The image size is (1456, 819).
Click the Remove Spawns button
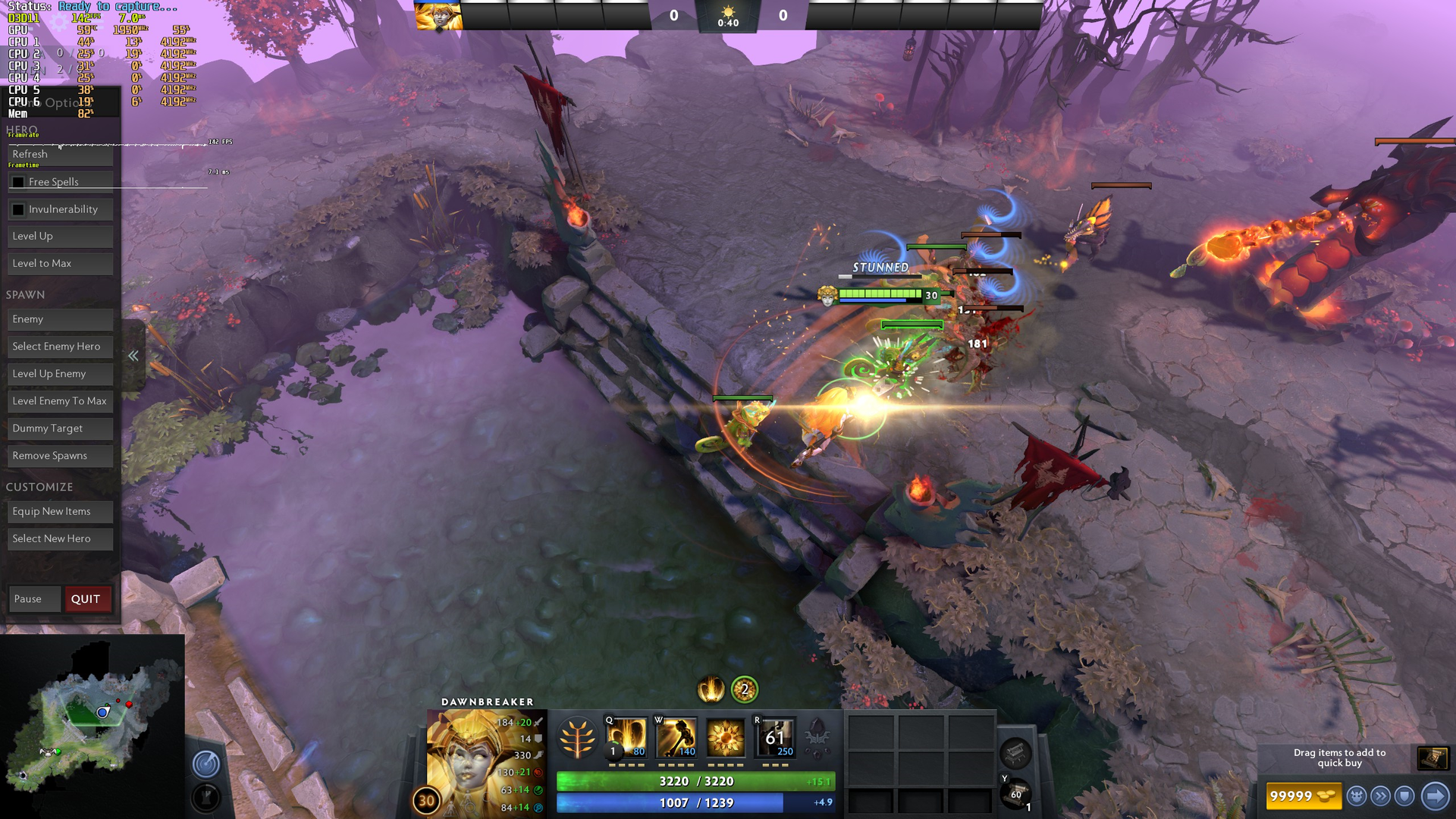60,456
